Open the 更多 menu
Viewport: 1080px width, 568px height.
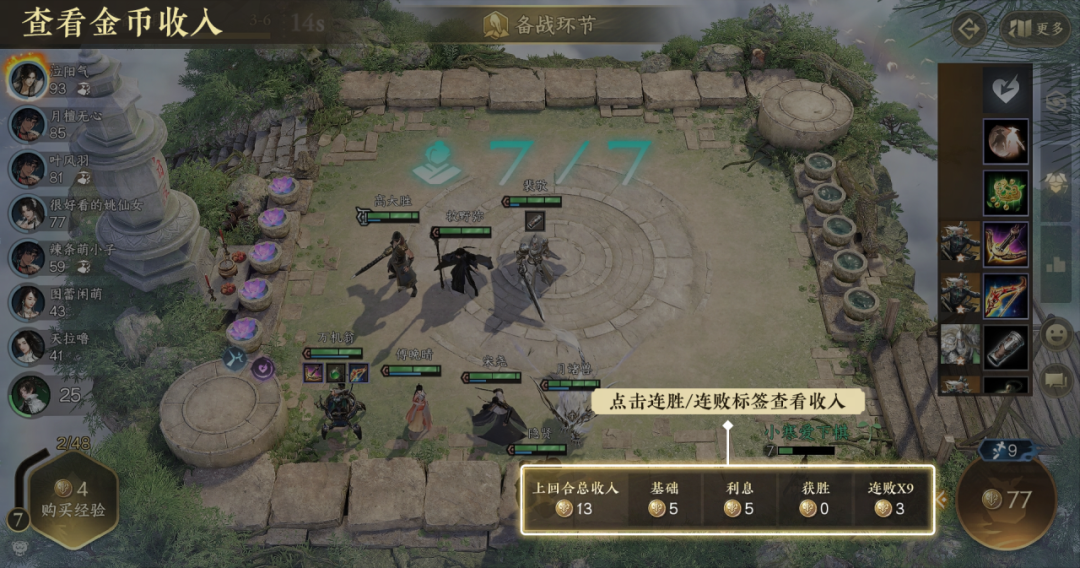(1035, 28)
